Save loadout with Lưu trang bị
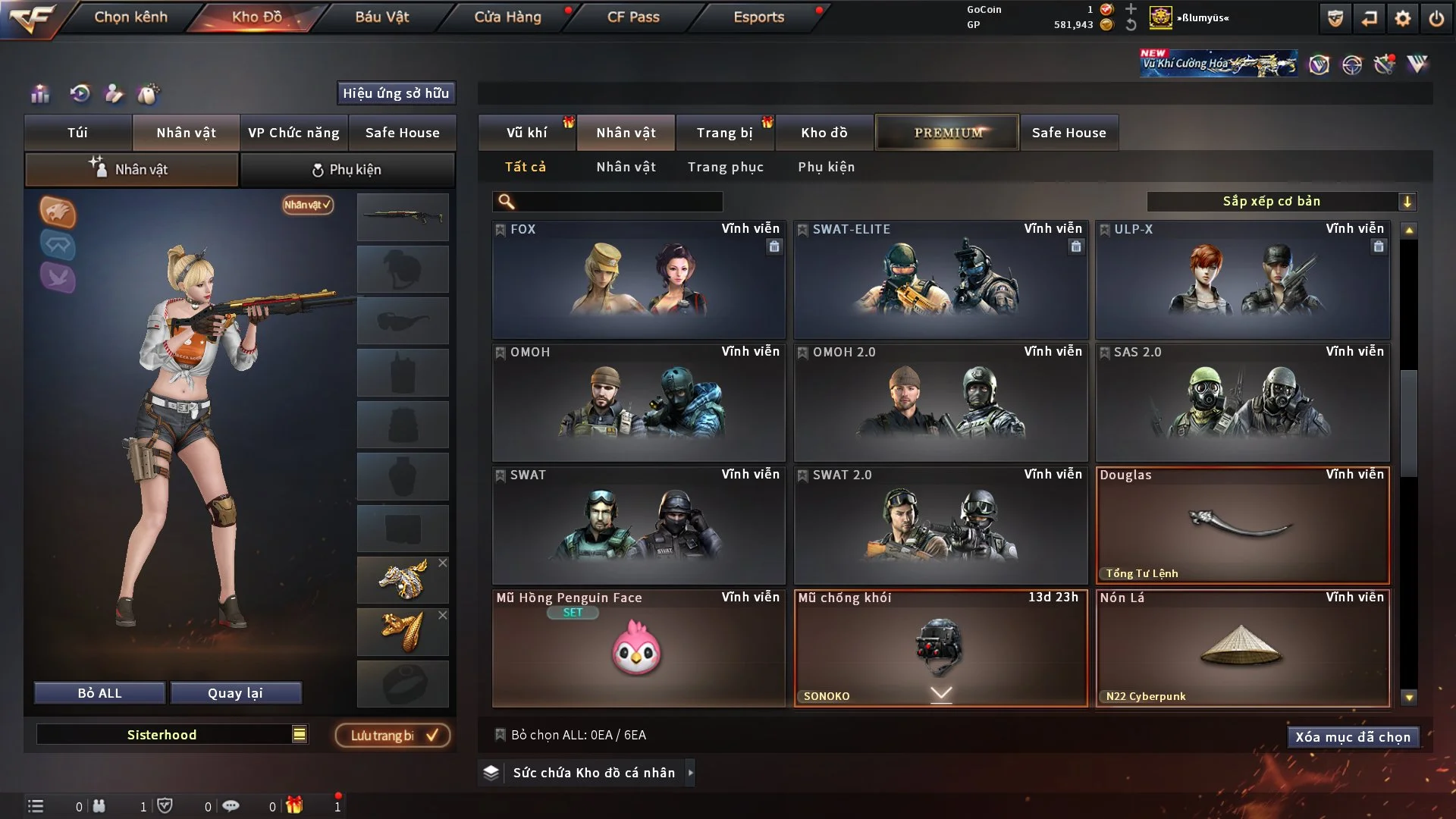Image resolution: width=1456 pixels, height=819 pixels. click(393, 736)
